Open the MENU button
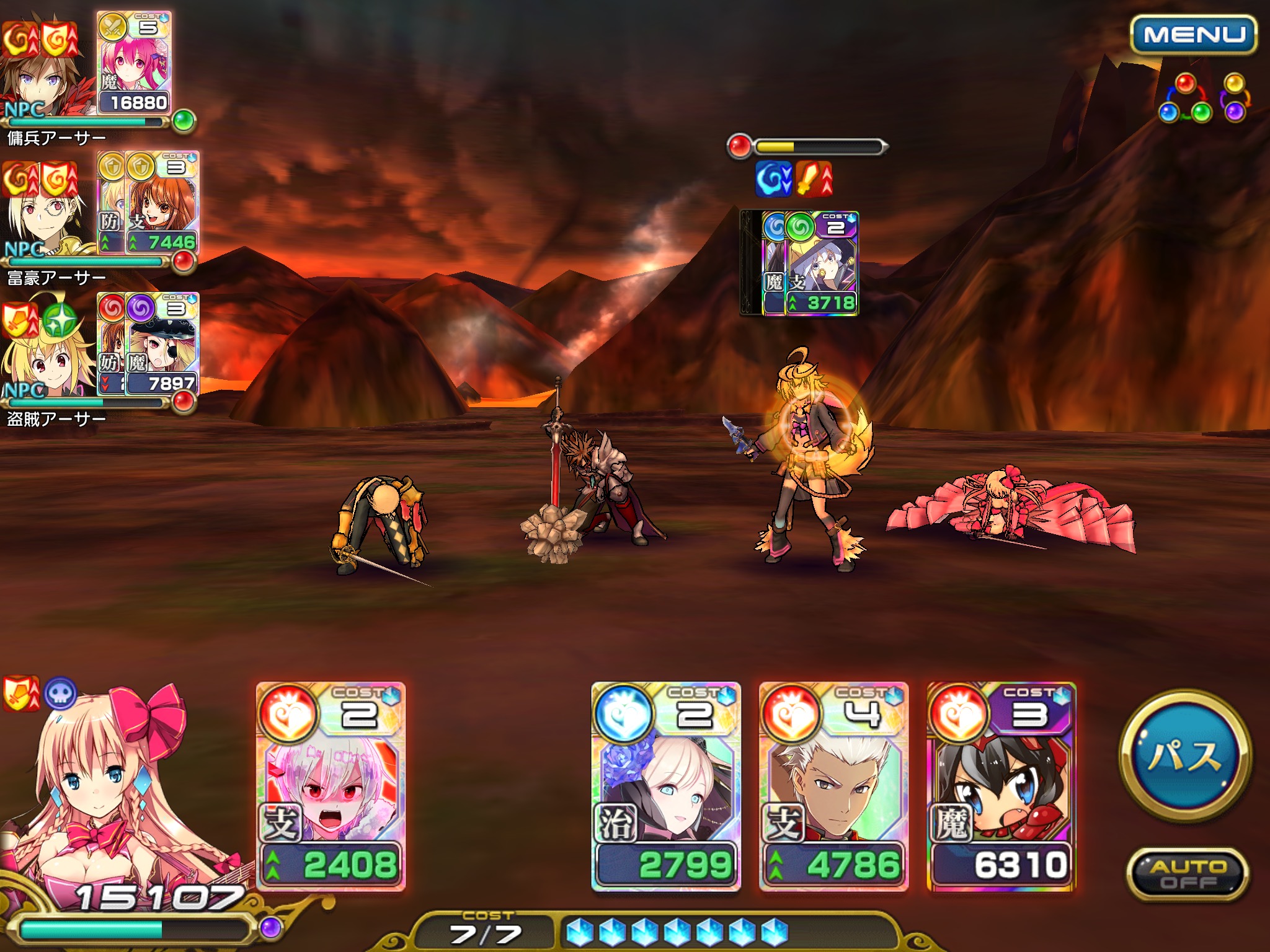The height and width of the screenshot is (952, 1270). pyautogui.click(x=1193, y=35)
